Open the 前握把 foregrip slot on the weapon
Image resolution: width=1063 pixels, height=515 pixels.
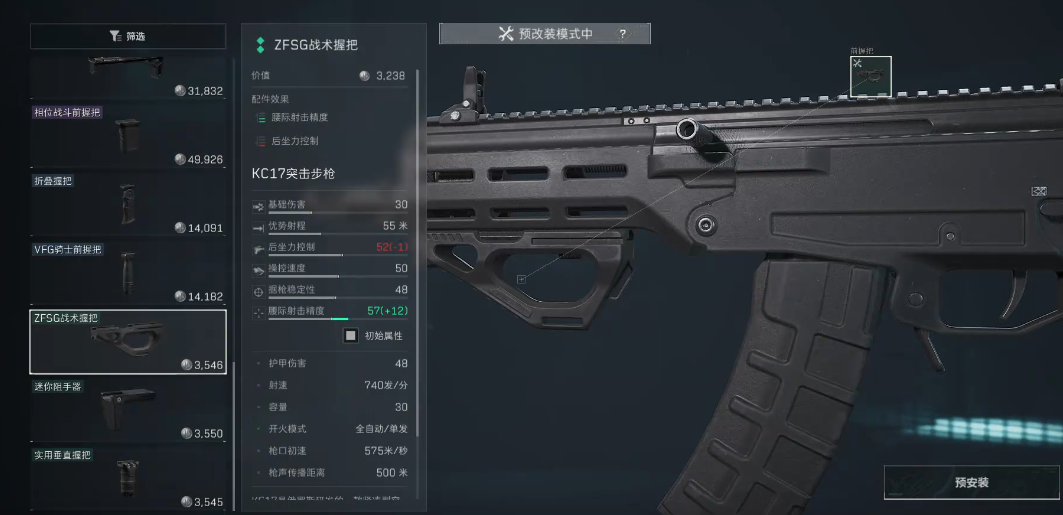click(870, 77)
